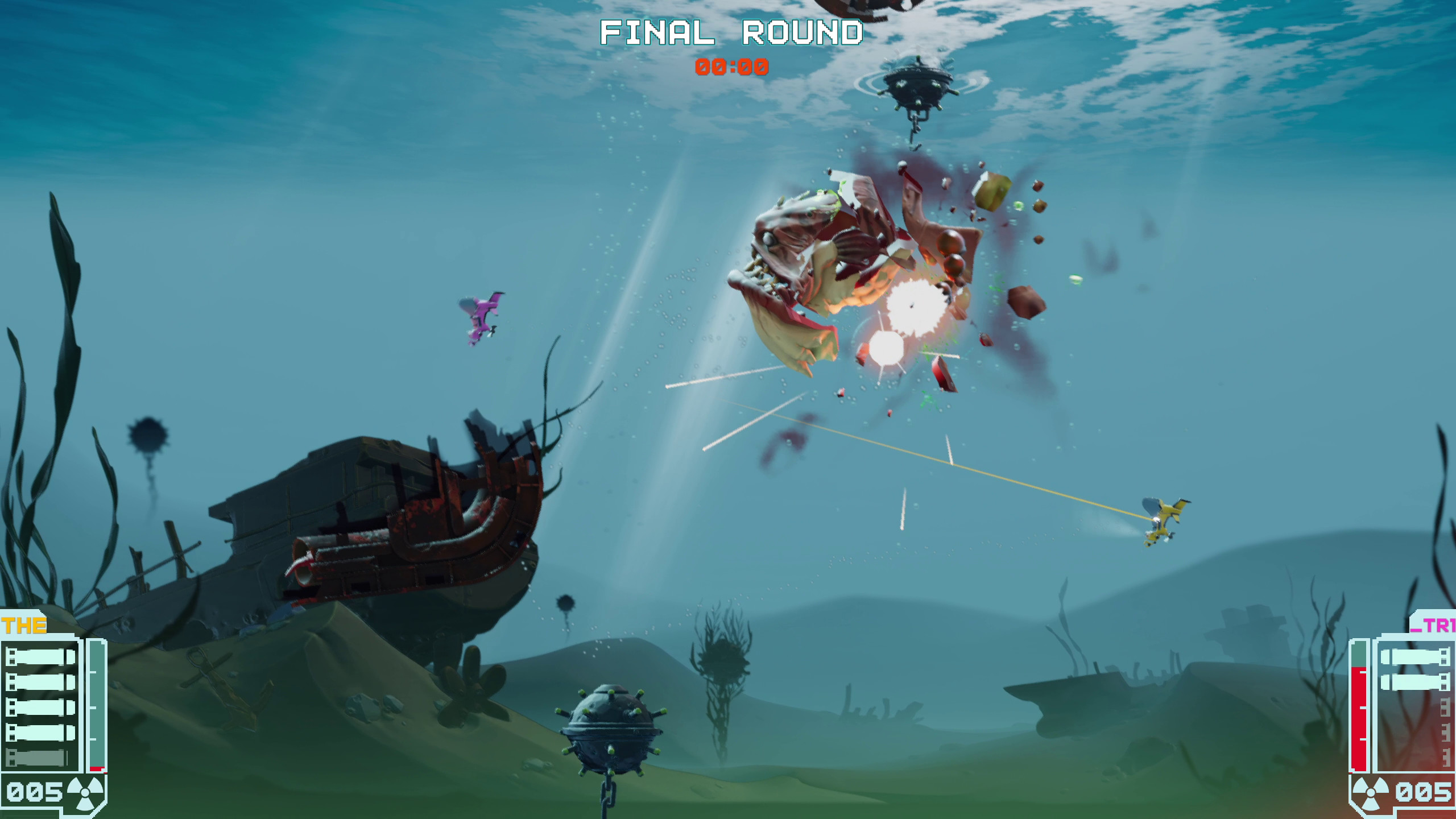
Task: Click the 005 score counter in left HUD
Action: pyautogui.click(x=34, y=791)
